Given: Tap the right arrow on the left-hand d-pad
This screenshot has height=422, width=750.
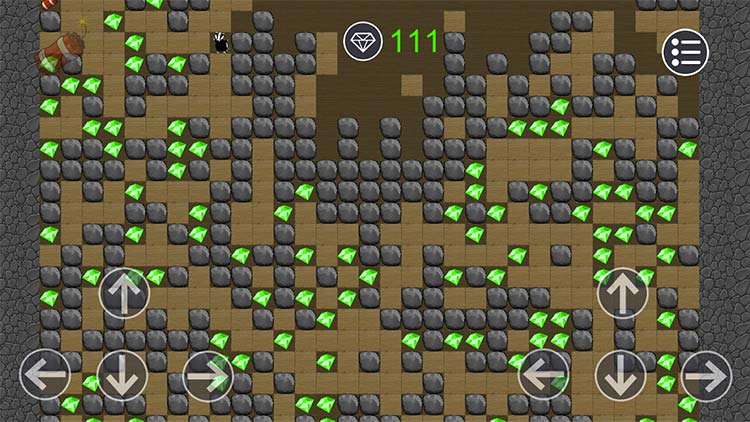Looking at the screenshot, I should point(207,375).
